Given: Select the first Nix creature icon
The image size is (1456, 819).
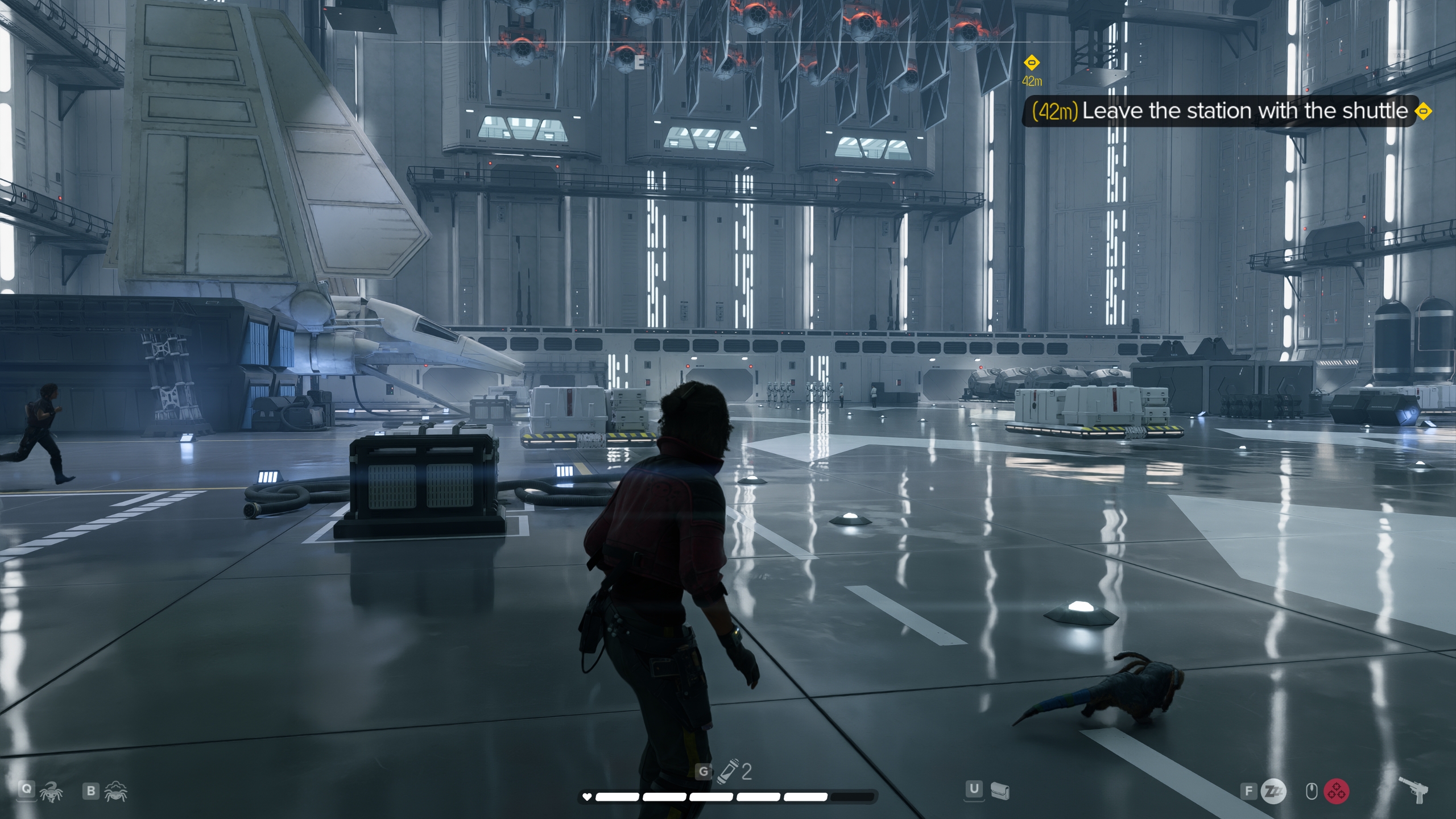Looking at the screenshot, I should [x=52, y=791].
